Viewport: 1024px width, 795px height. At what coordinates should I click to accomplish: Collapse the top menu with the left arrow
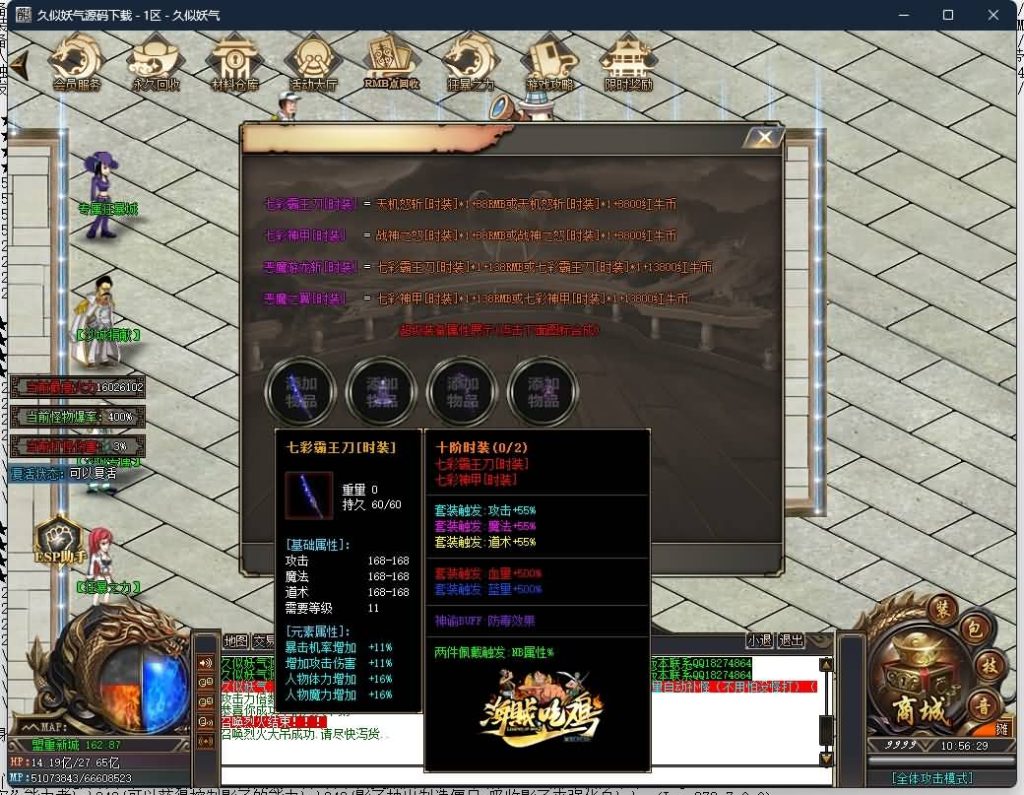pyautogui.click(x=18, y=62)
